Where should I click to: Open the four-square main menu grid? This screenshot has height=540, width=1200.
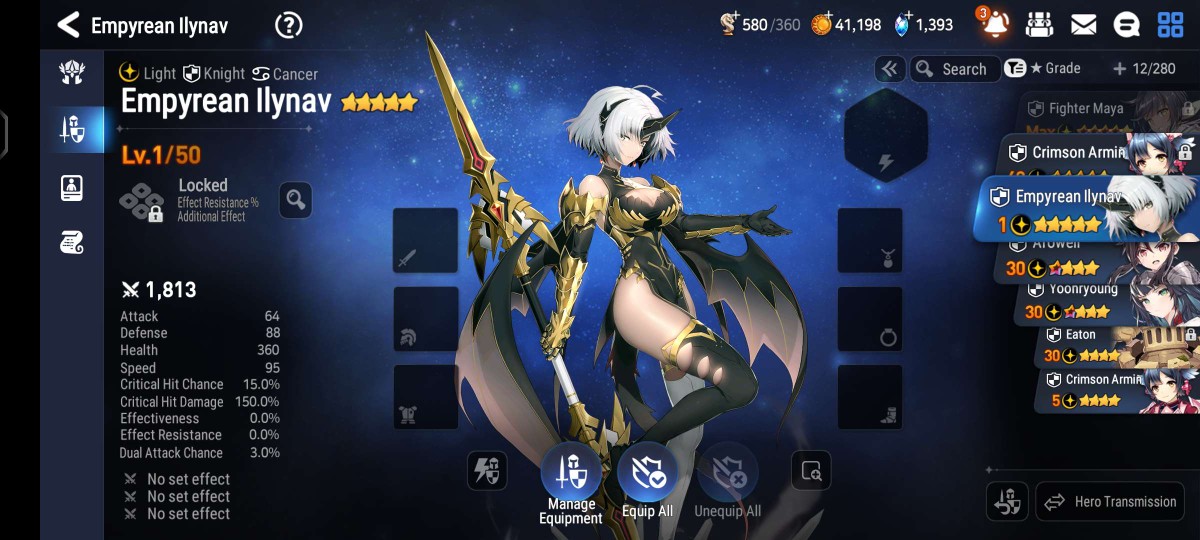coord(1170,25)
